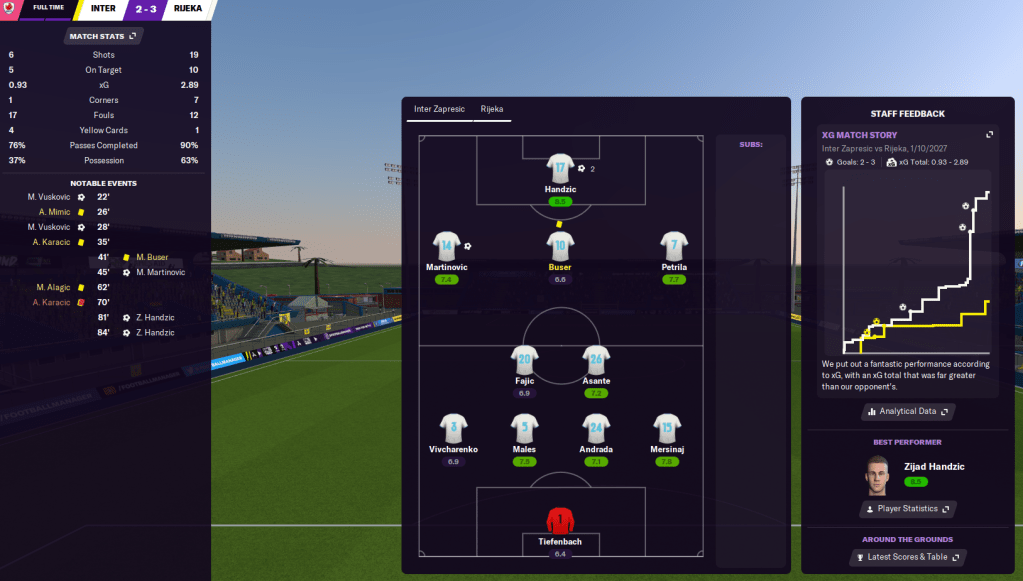Switch to the Inter Zapresic lineup tab
This screenshot has height=581, width=1023.
tap(439, 109)
